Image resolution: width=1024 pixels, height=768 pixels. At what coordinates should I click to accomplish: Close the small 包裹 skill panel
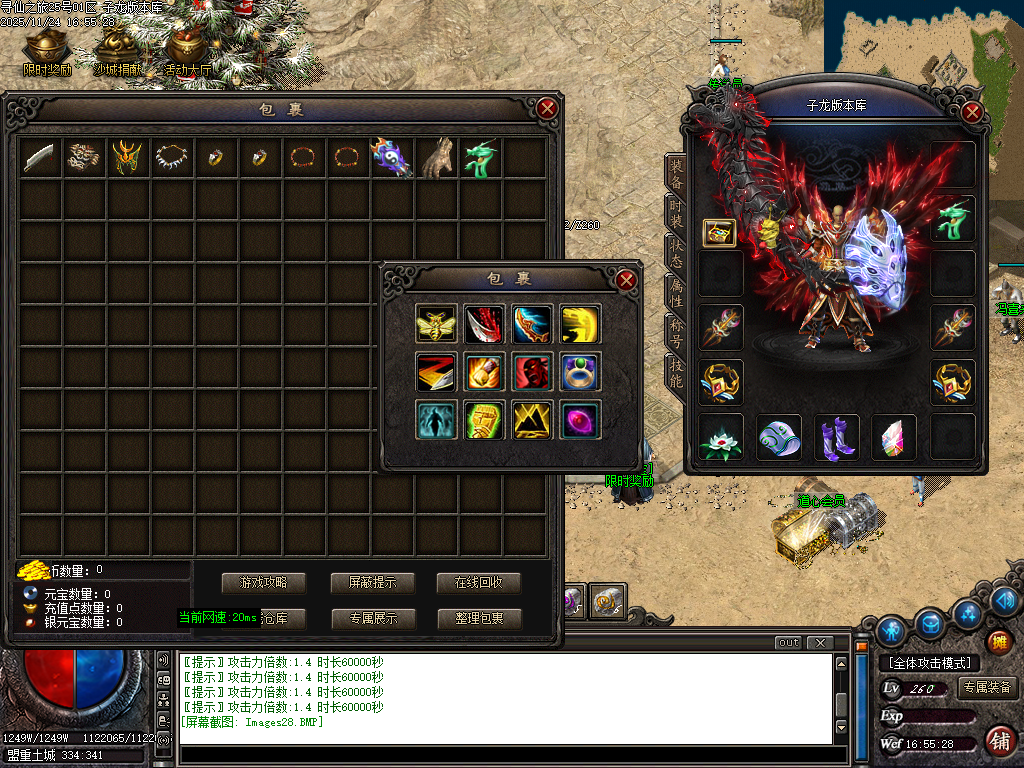(x=627, y=280)
